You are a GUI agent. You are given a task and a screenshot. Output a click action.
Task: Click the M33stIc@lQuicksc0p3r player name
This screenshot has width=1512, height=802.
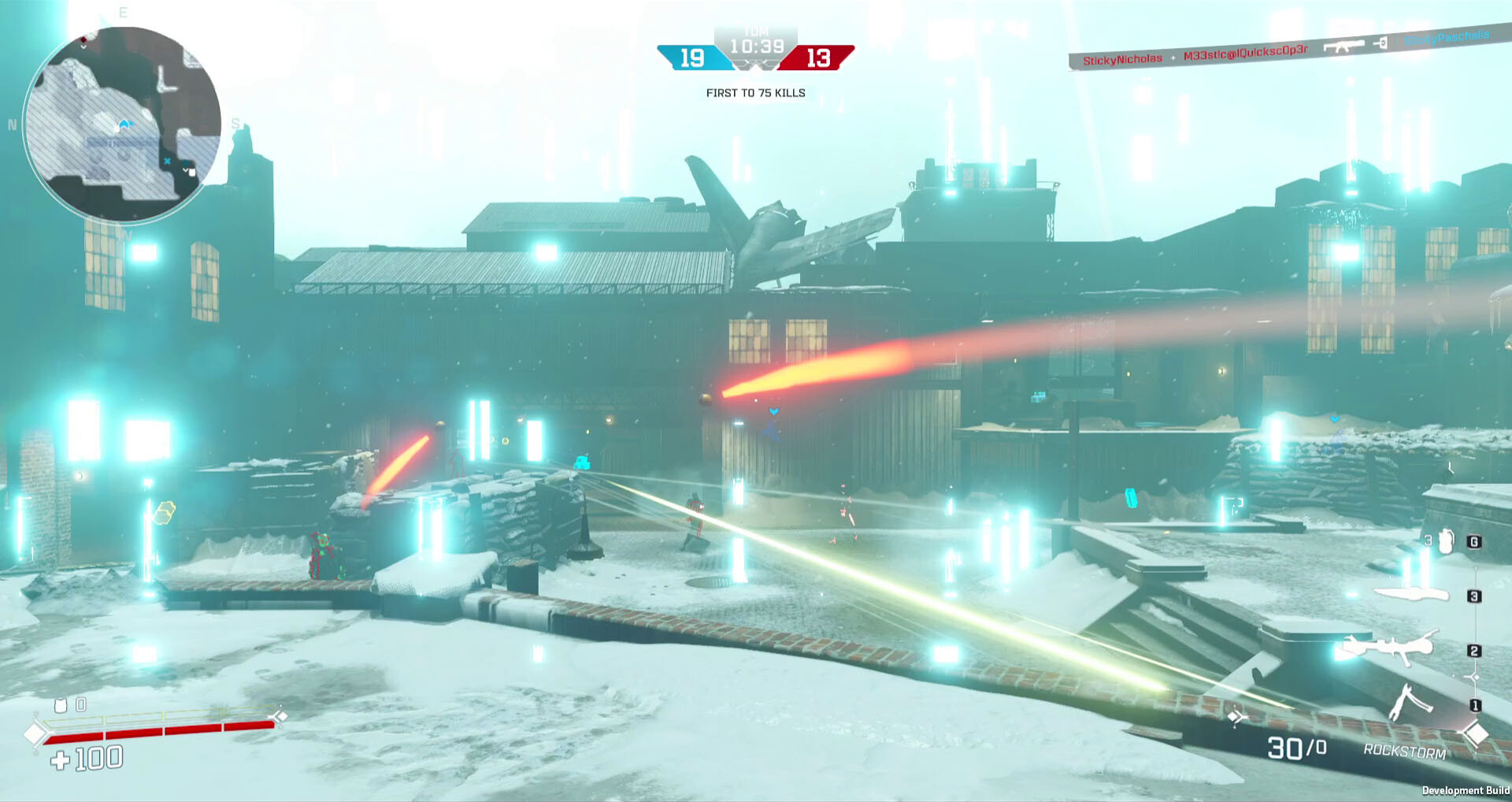pyautogui.click(x=1245, y=50)
